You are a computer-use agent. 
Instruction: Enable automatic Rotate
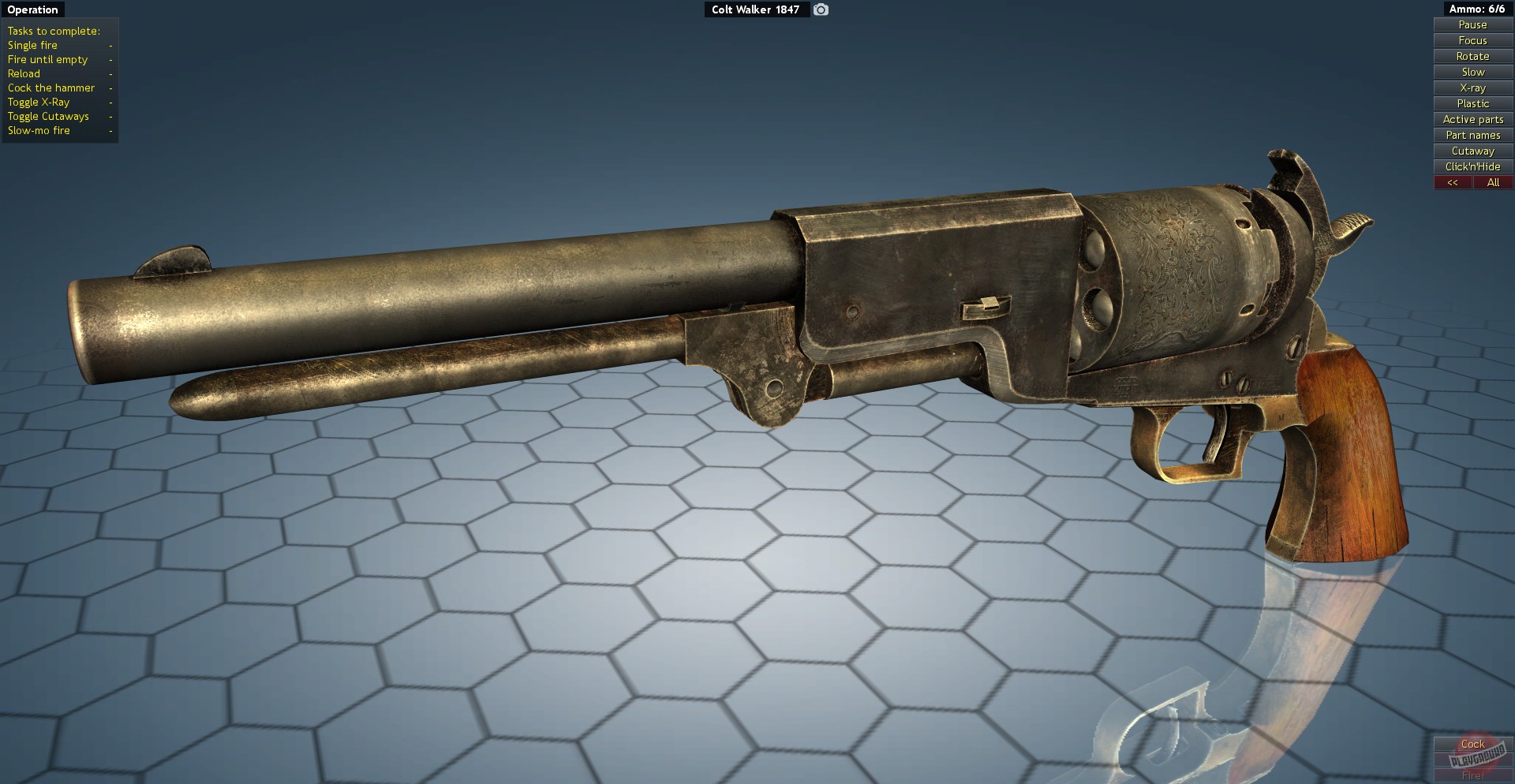[x=1472, y=56]
